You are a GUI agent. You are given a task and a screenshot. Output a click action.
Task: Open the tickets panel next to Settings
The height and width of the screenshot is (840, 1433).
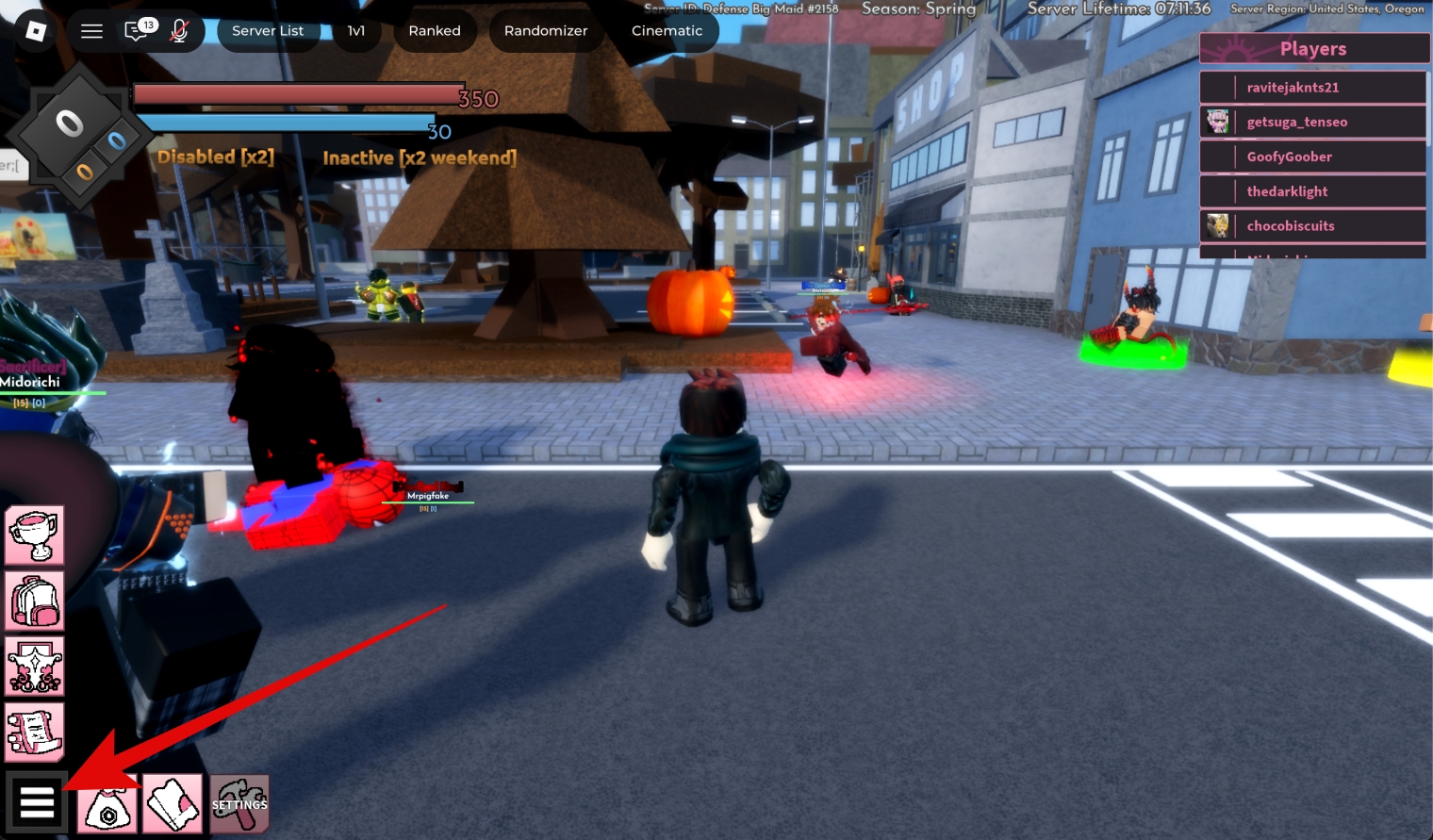pyautogui.click(x=173, y=802)
